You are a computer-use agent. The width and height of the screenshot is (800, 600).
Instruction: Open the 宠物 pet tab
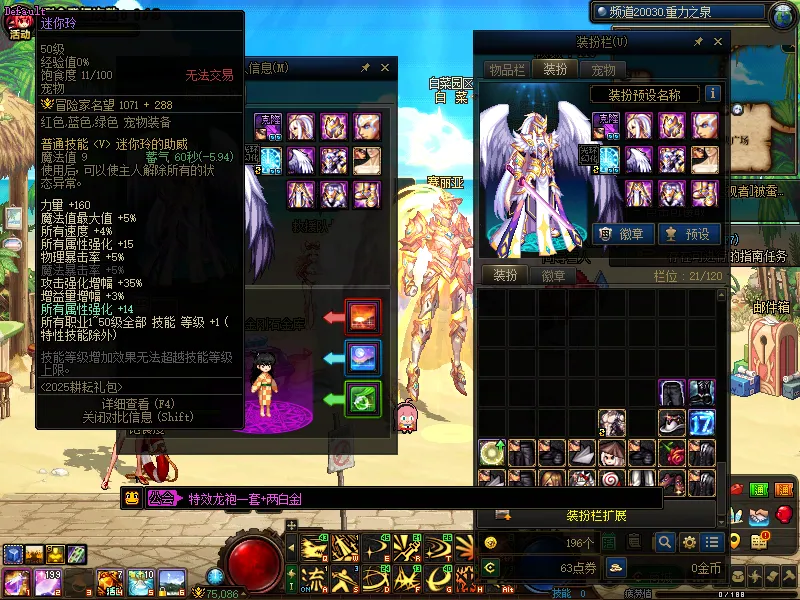coord(603,69)
